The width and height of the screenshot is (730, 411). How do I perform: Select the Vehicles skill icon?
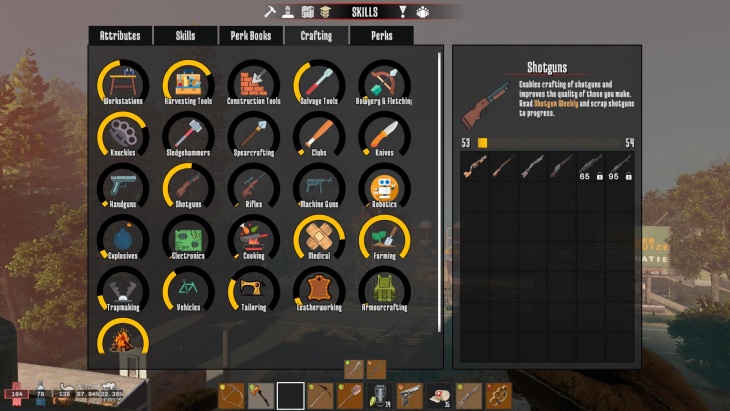coord(188,289)
